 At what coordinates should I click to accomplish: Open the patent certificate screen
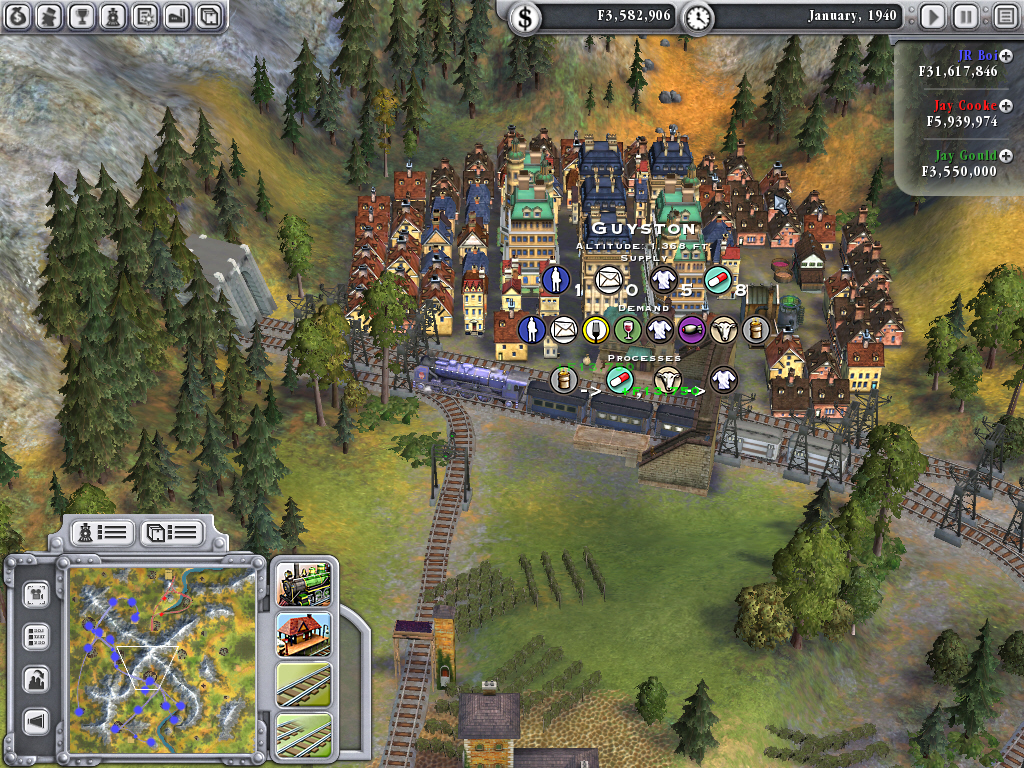144,16
